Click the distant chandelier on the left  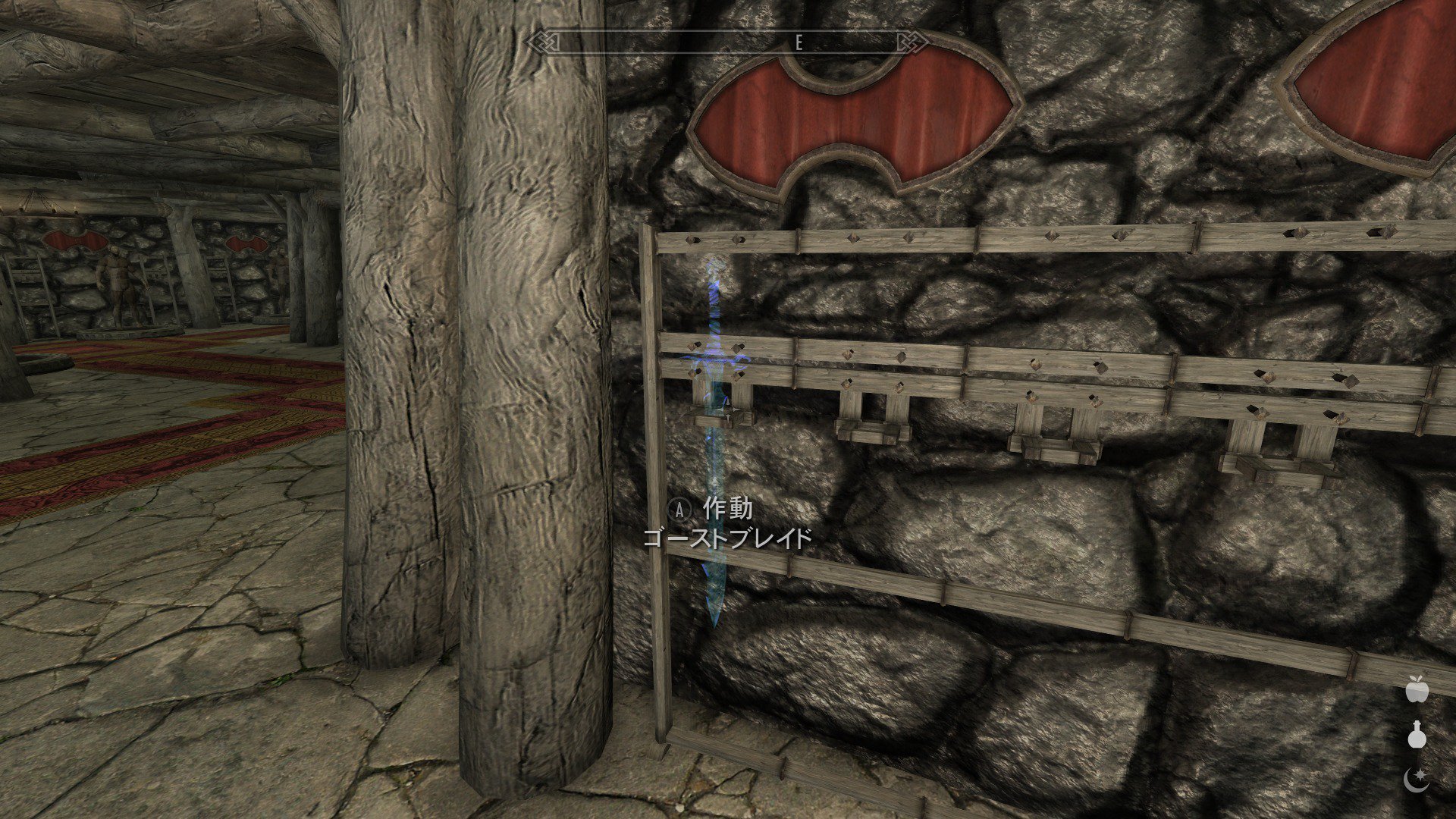point(35,205)
